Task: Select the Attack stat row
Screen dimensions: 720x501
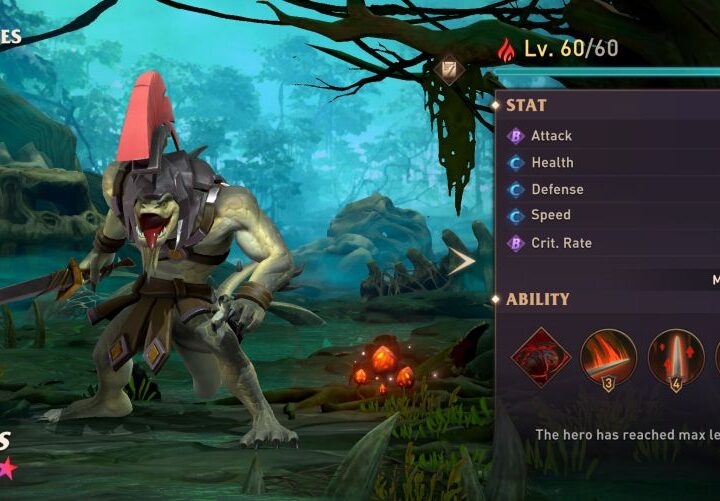Action: pyautogui.click(x=610, y=136)
